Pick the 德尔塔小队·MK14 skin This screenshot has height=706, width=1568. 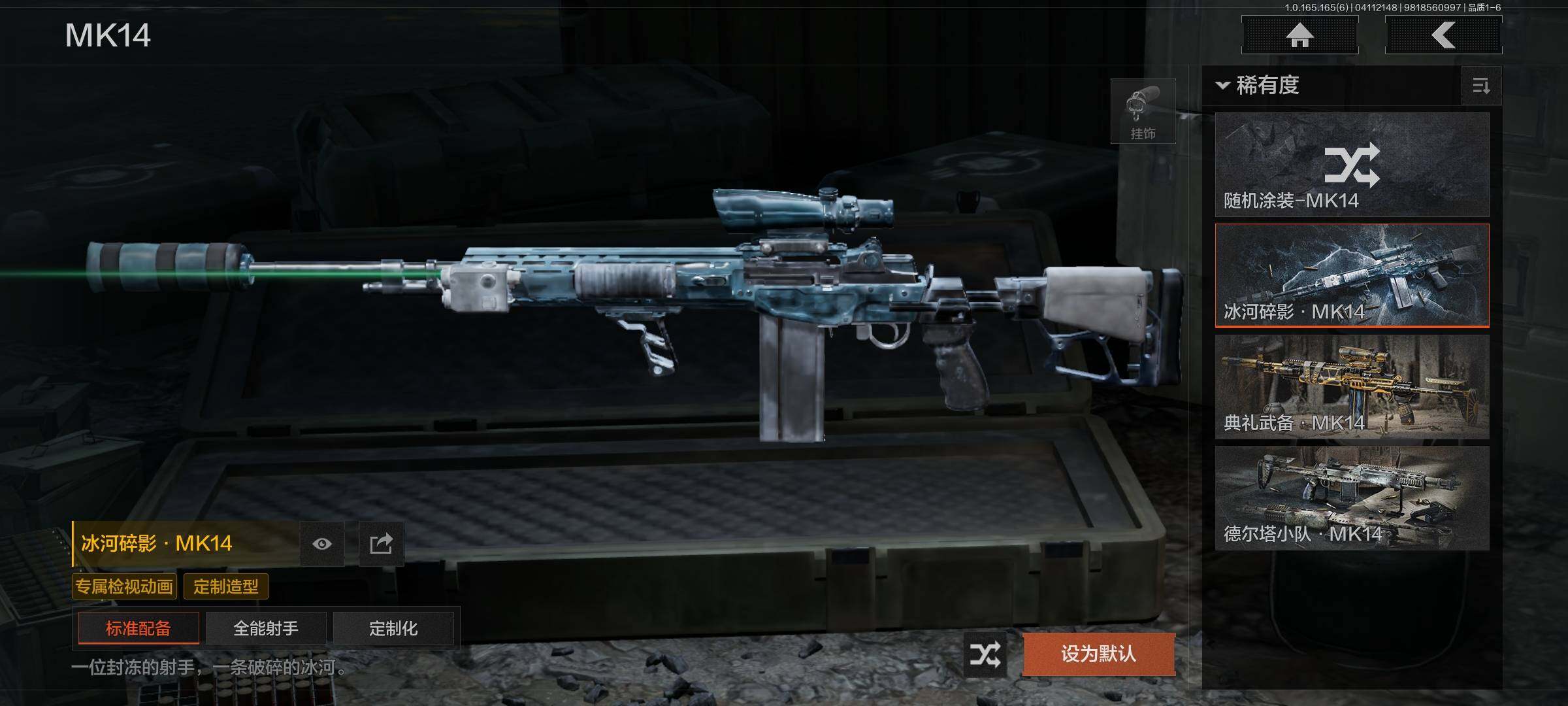pyautogui.click(x=1352, y=498)
